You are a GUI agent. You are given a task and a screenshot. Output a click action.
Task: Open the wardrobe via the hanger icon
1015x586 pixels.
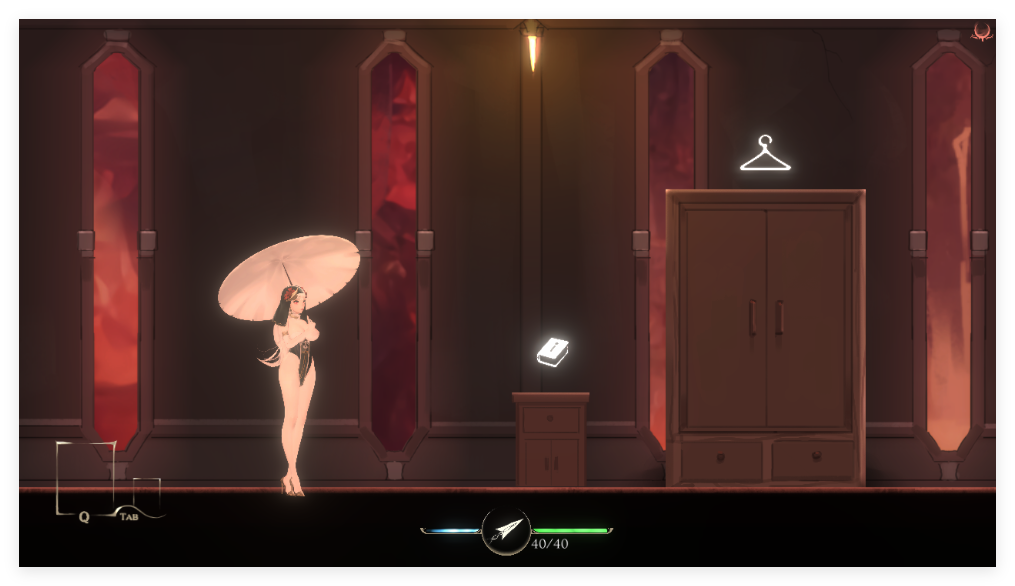[x=765, y=154]
